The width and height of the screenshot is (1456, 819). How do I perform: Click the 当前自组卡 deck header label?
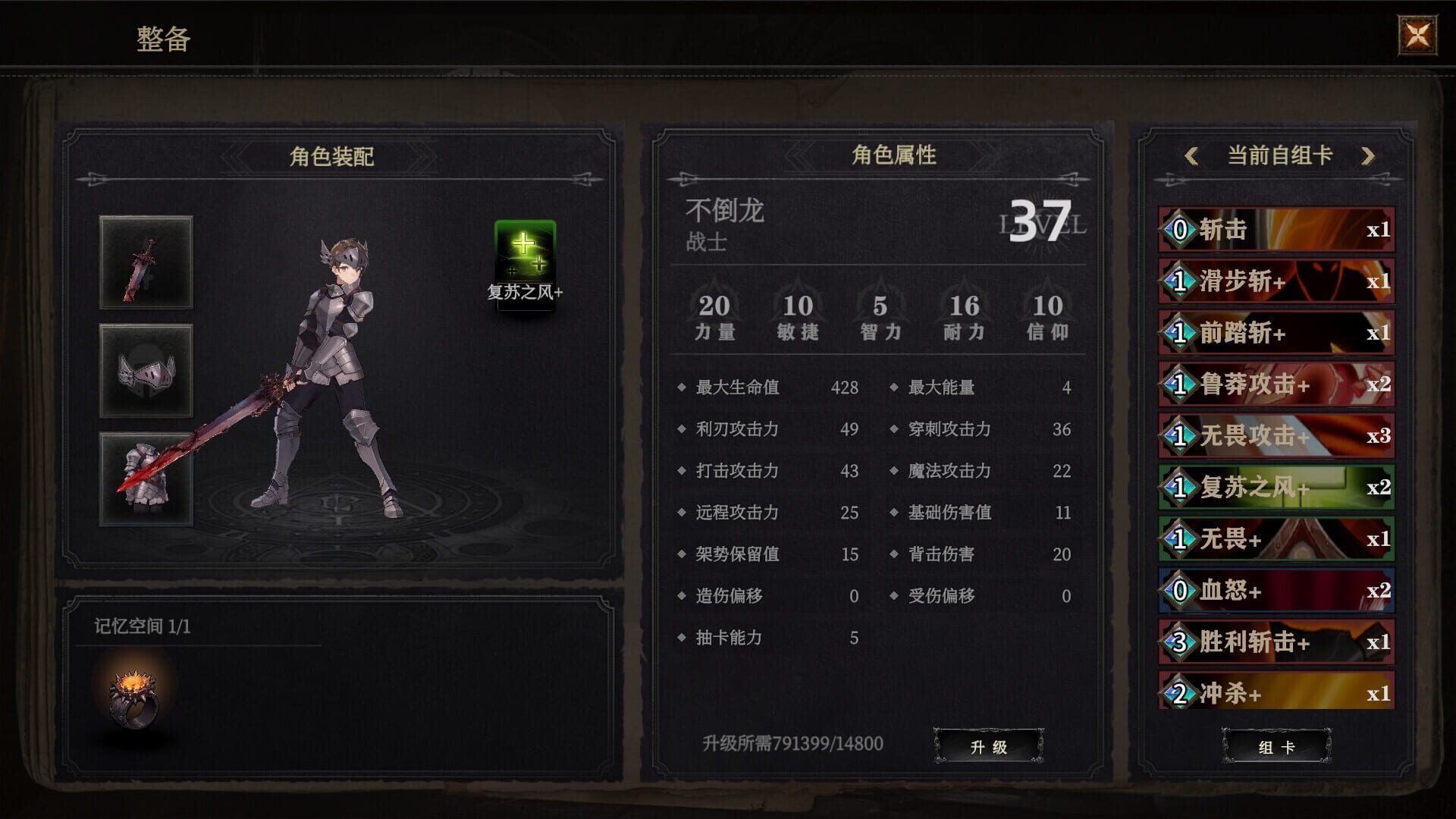1277,153
